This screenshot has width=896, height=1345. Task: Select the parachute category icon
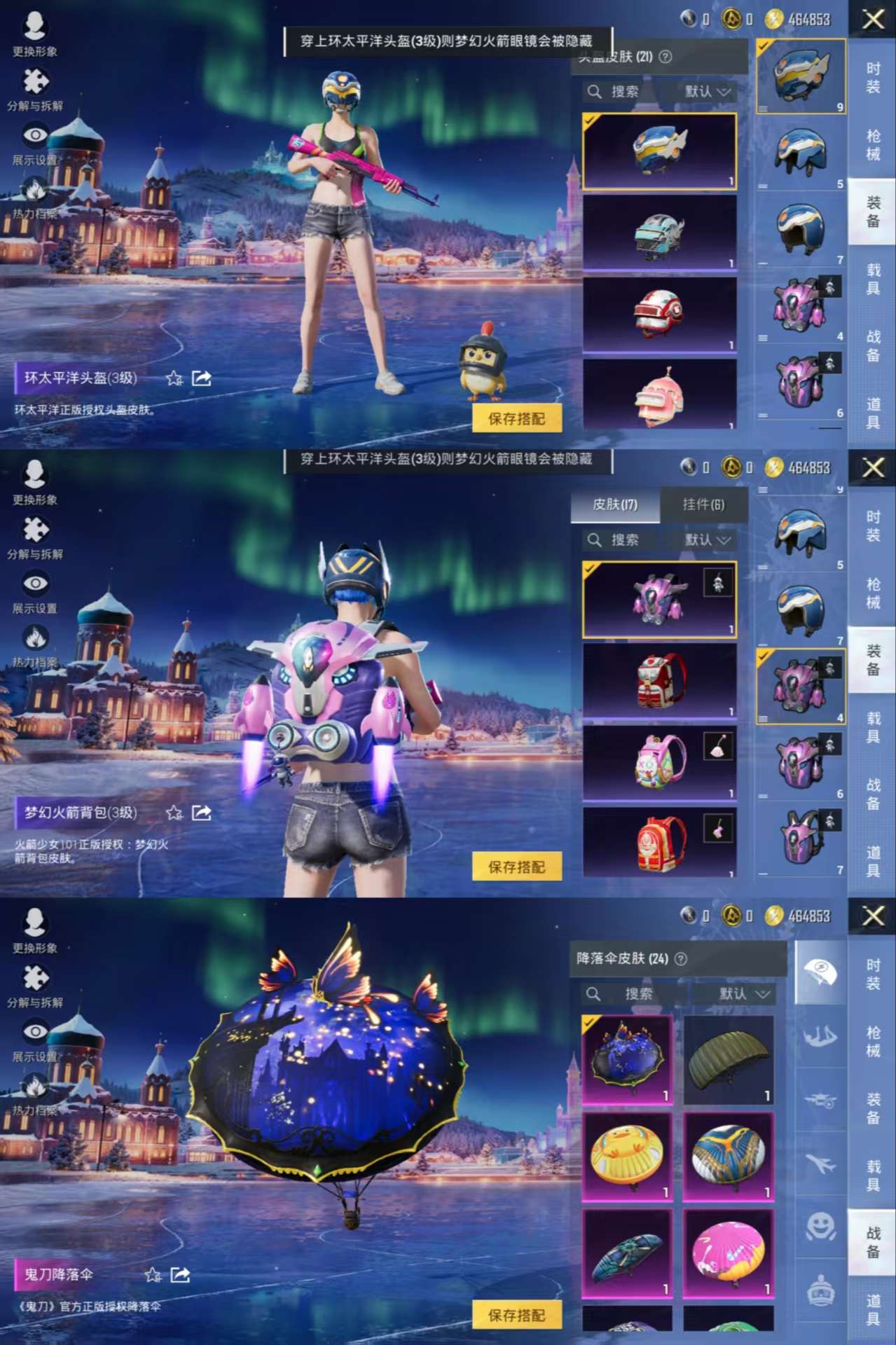click(820, 971)
